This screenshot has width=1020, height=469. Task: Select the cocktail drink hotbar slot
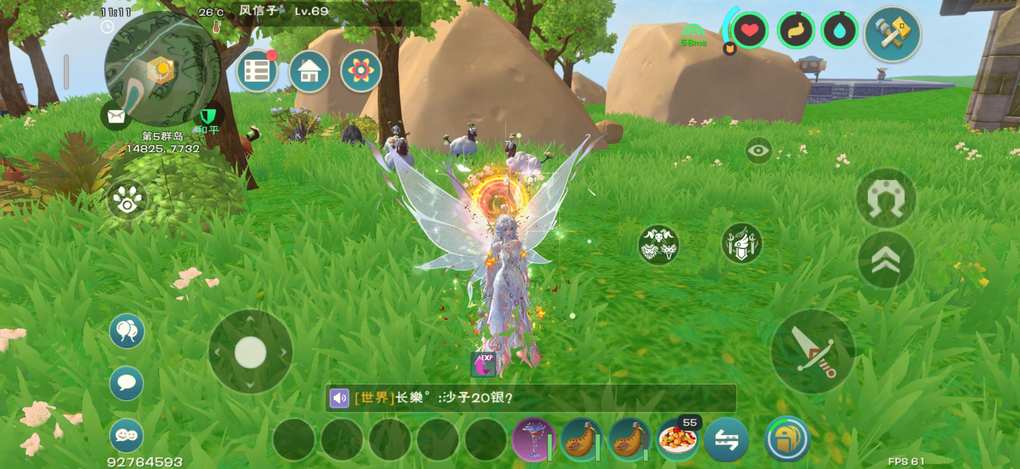(533, 439)
